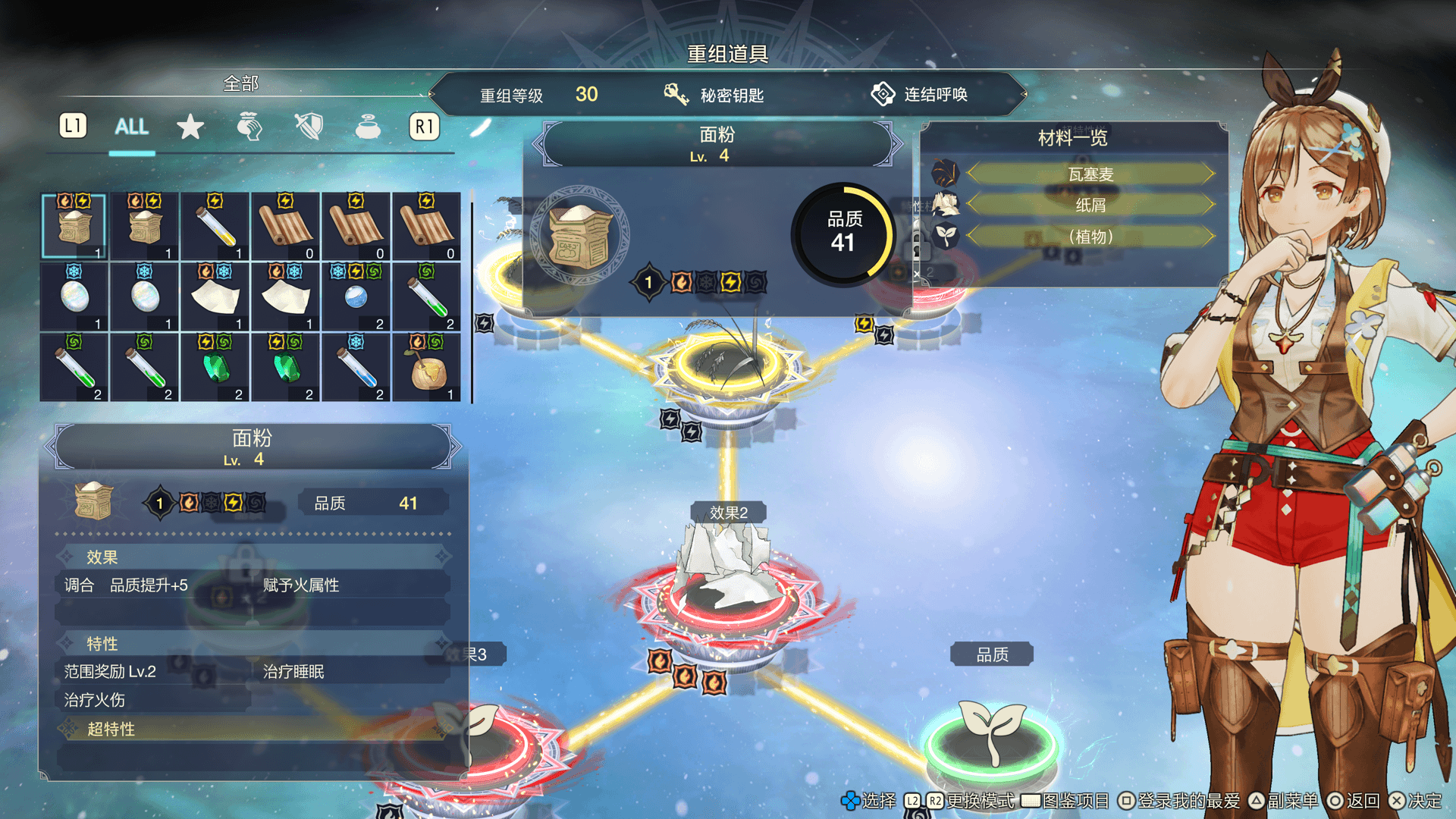Switch to the ALL items tab
1456x819 pixels.
pos(131,127)
